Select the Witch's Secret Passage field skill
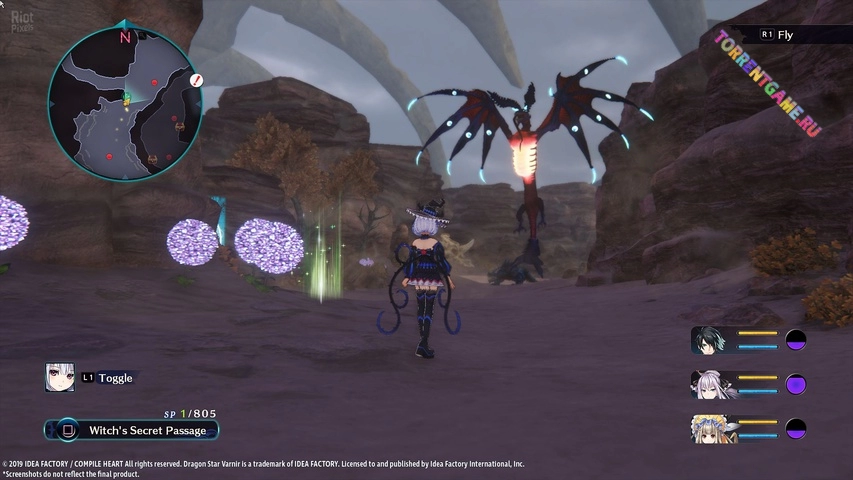Image resolution: width=853 pixels, height=480 pixels. [132, 431]
